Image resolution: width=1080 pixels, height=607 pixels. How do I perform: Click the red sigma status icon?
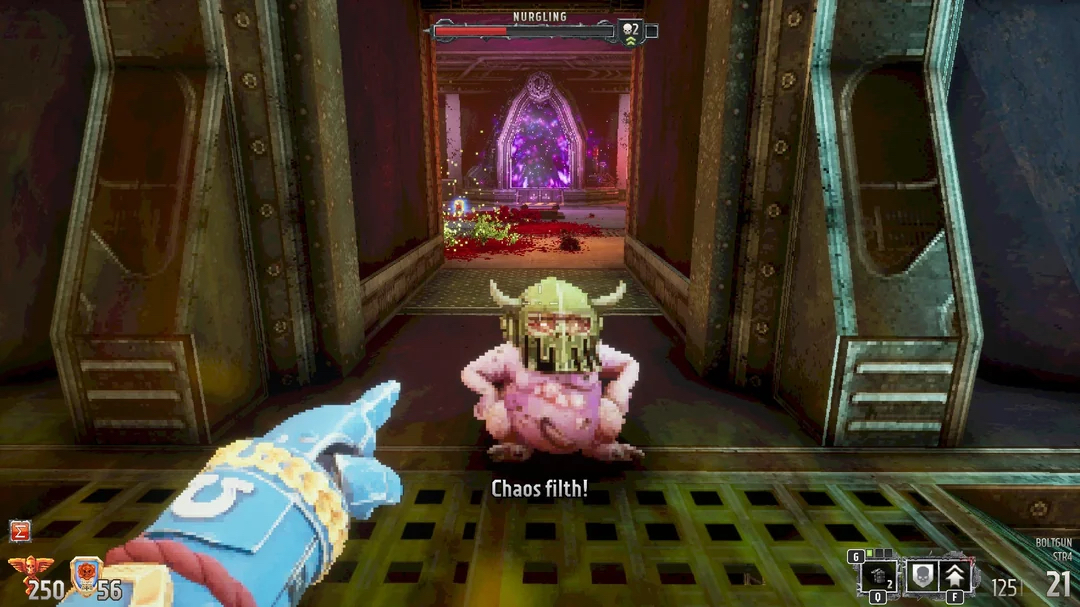pos(18,531)
